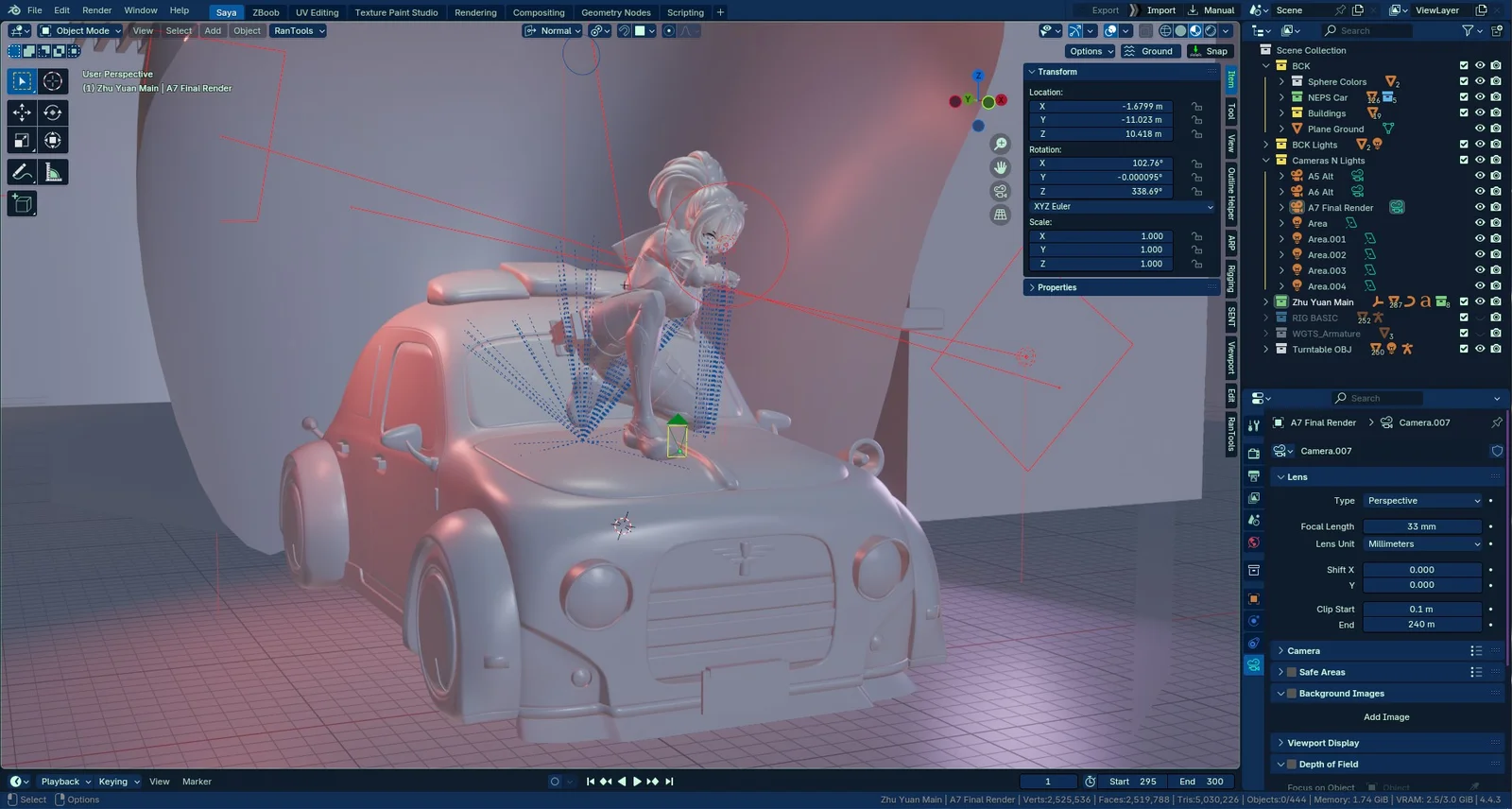This screenshot has height=809, width=1512.
Task: Select the Rotate tool
Action: point(51,112)
